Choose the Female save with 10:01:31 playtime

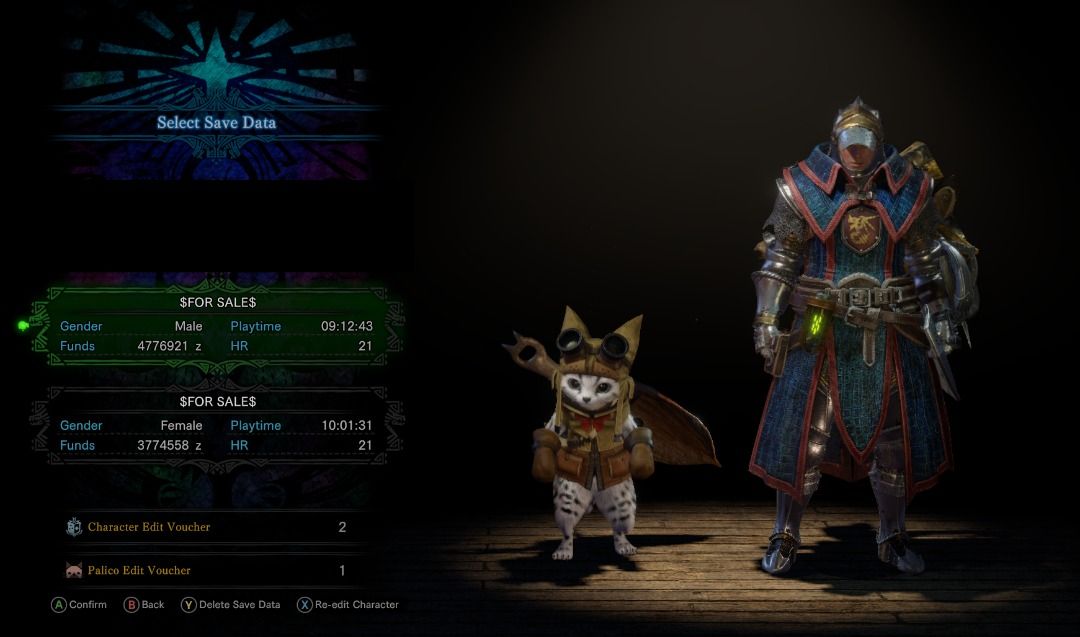click(216, 424)
